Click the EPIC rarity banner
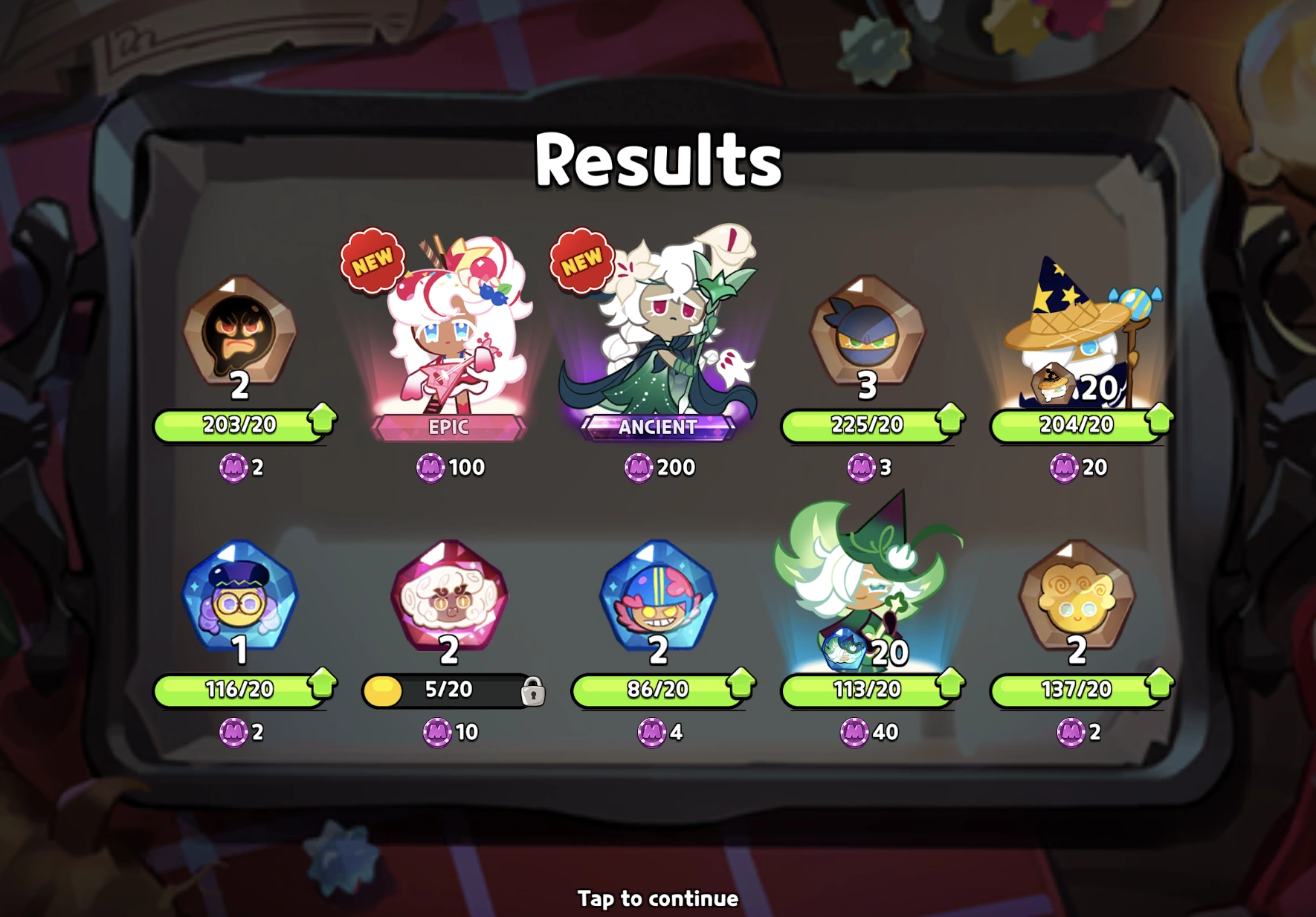Viewport: 1316px width, 917px height. coord(449,427)
